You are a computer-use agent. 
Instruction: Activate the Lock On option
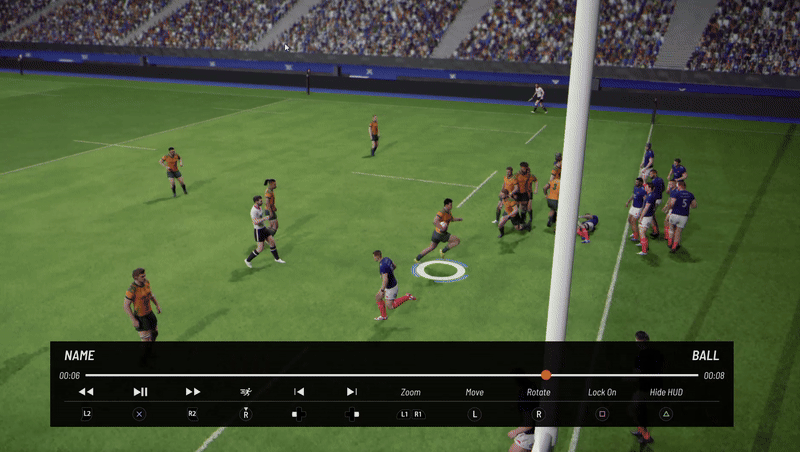[x=602, y=392]
